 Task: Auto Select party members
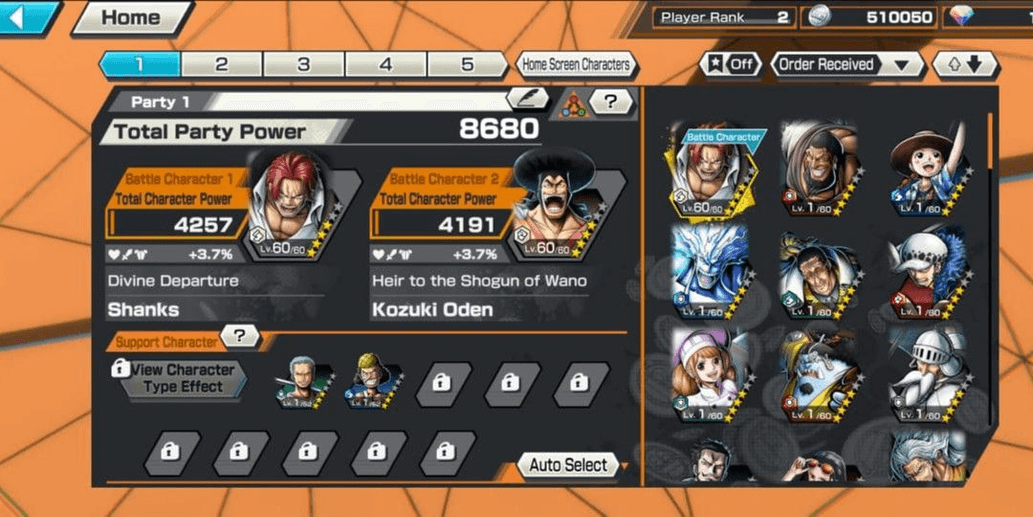coord(569,465)
